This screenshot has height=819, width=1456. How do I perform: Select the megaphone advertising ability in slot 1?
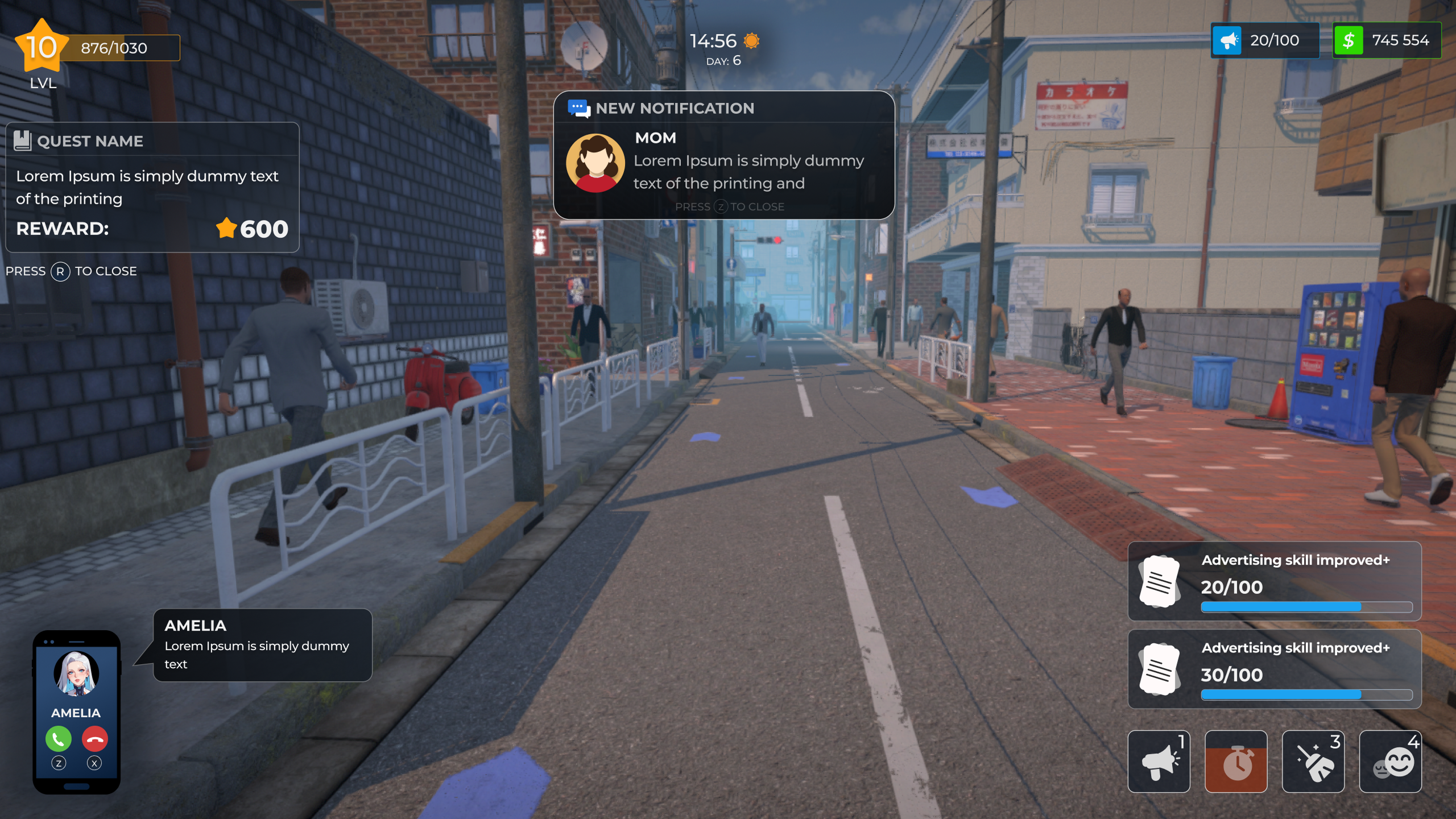tap(1160, 761)
